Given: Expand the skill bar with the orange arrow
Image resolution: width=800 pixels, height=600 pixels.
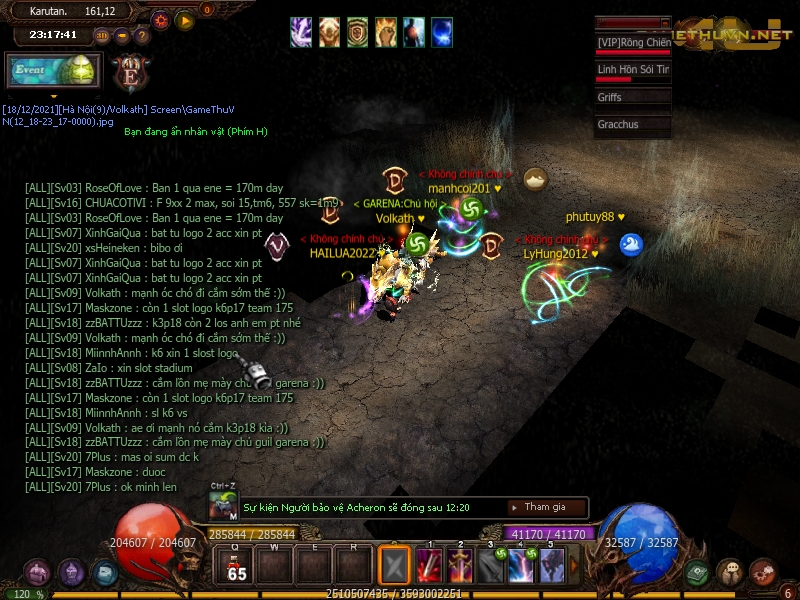Looking at the screenshot, I should [576, 566].
